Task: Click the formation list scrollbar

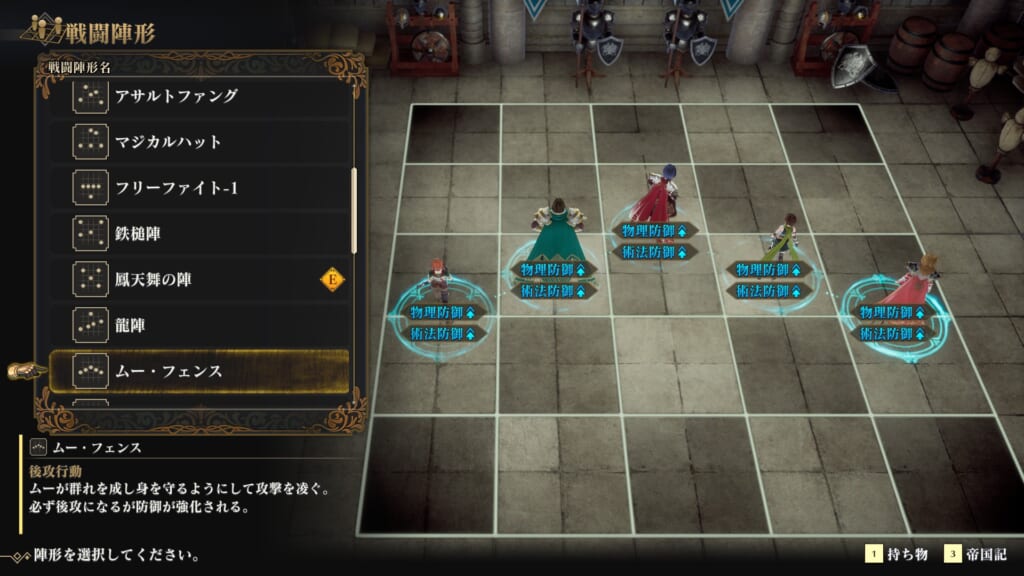Action: 354,210
